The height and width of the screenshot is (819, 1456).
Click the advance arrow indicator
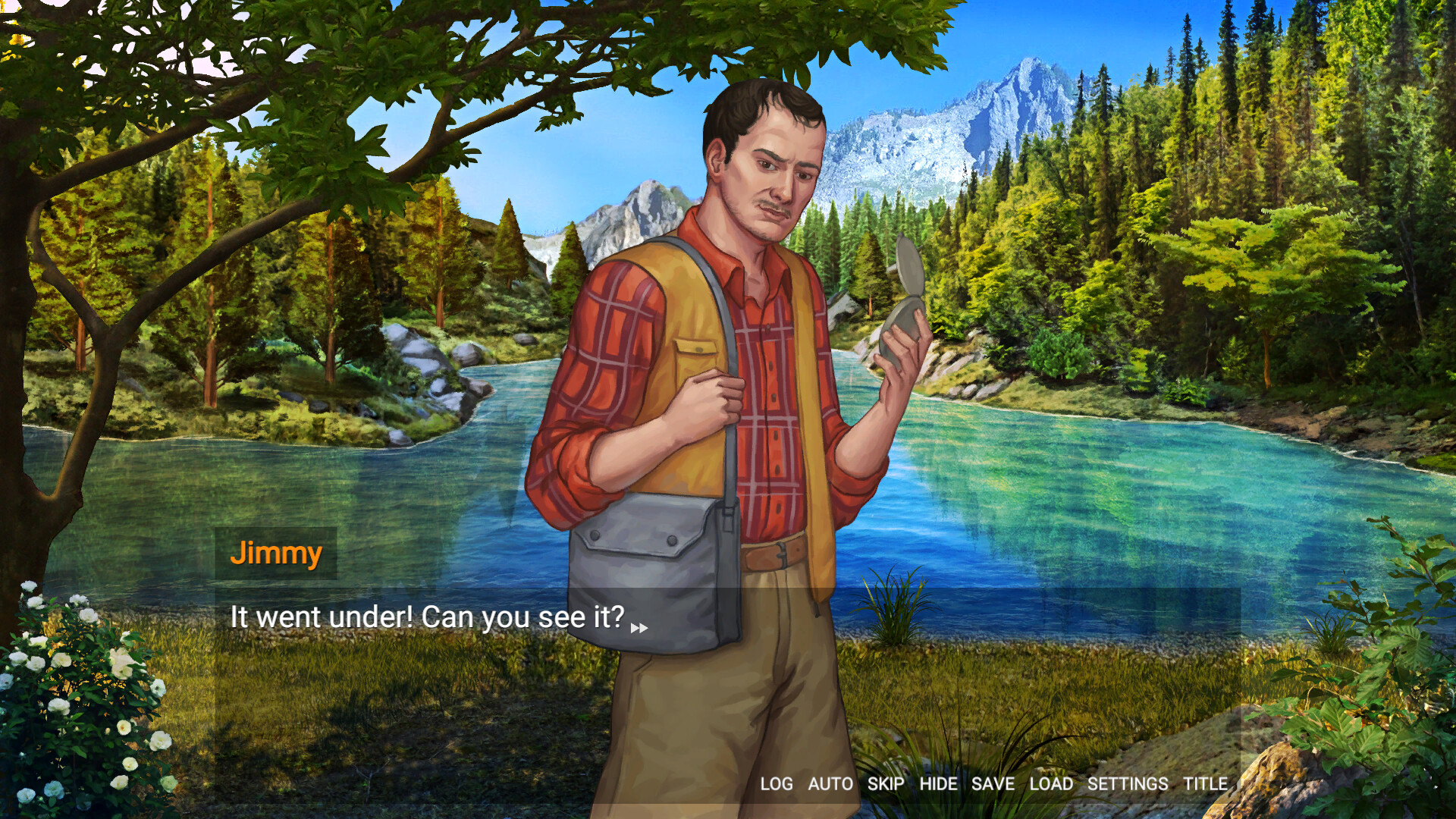(x=641, y=628)
